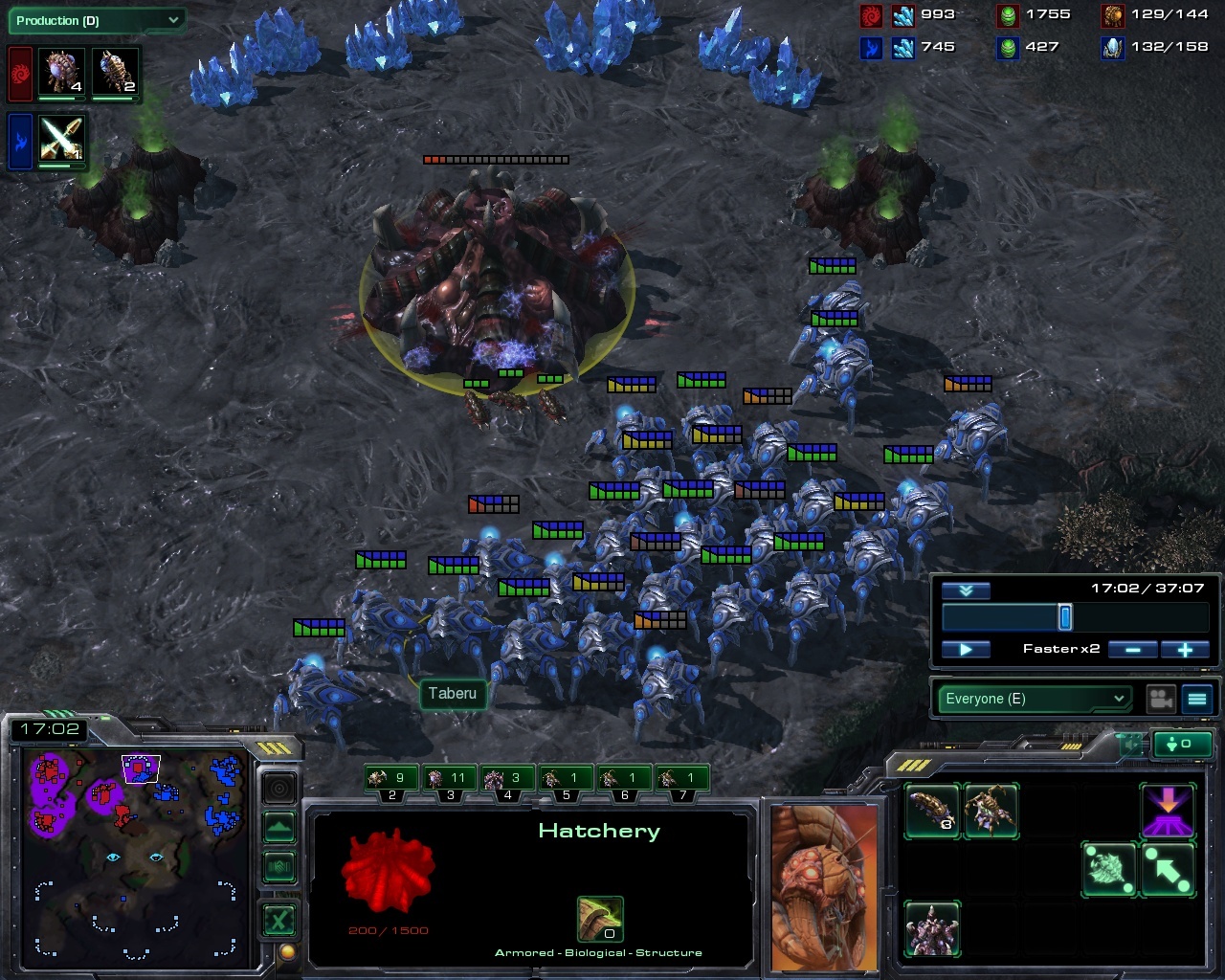Collapse the replay panel with double-arrow button
The height and width of the screenshot is (980, 1225).
pos(966,590)
